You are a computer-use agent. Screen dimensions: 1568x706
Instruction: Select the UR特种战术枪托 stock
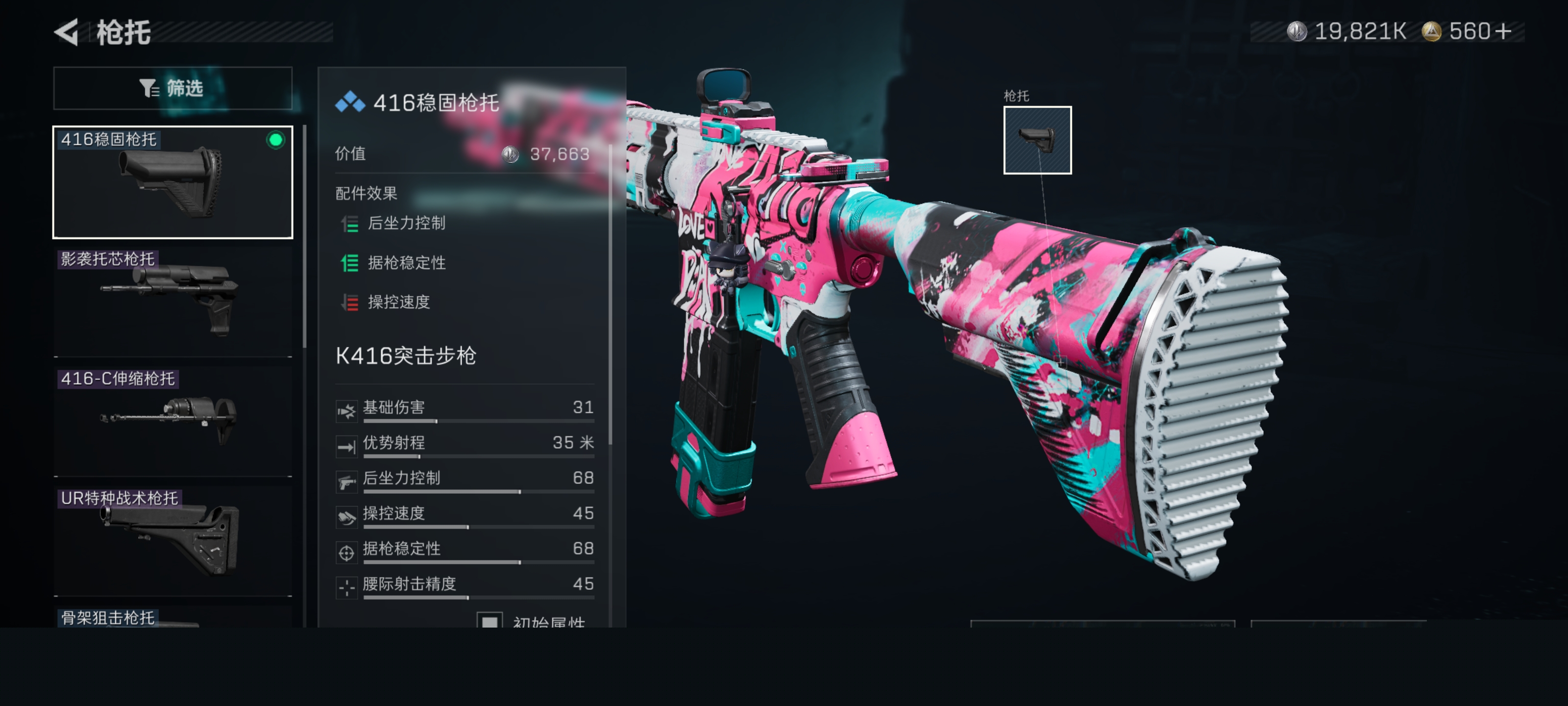[173, 540]
